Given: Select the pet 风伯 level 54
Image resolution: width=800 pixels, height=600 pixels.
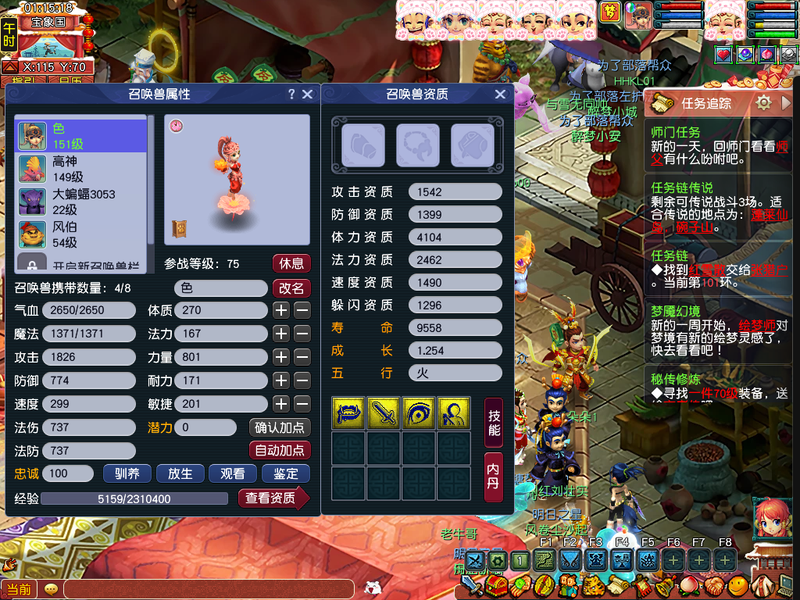Looking at the screenshot, I should coord(82,235).
